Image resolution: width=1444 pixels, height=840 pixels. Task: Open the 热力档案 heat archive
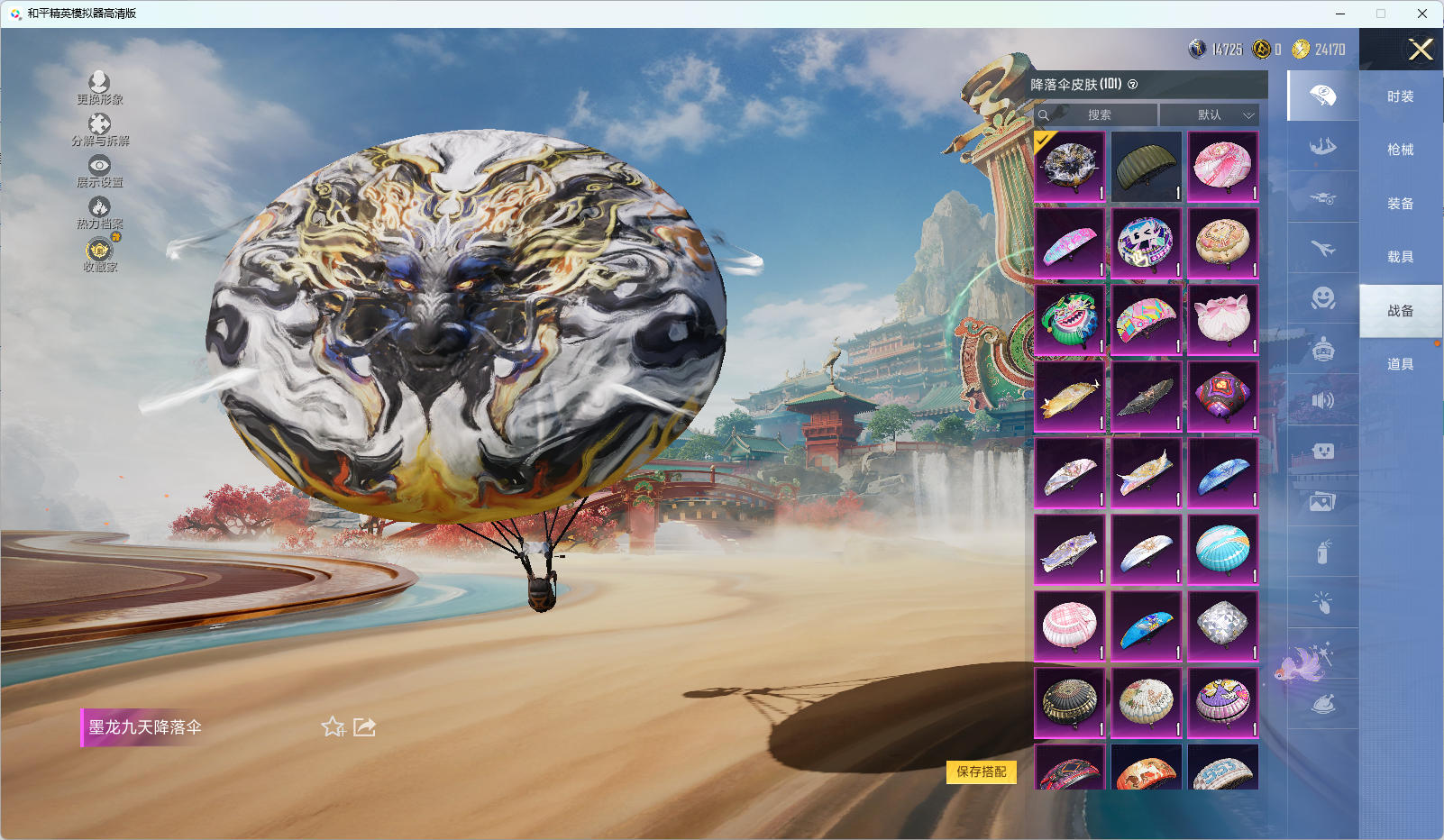click(99, 214)
